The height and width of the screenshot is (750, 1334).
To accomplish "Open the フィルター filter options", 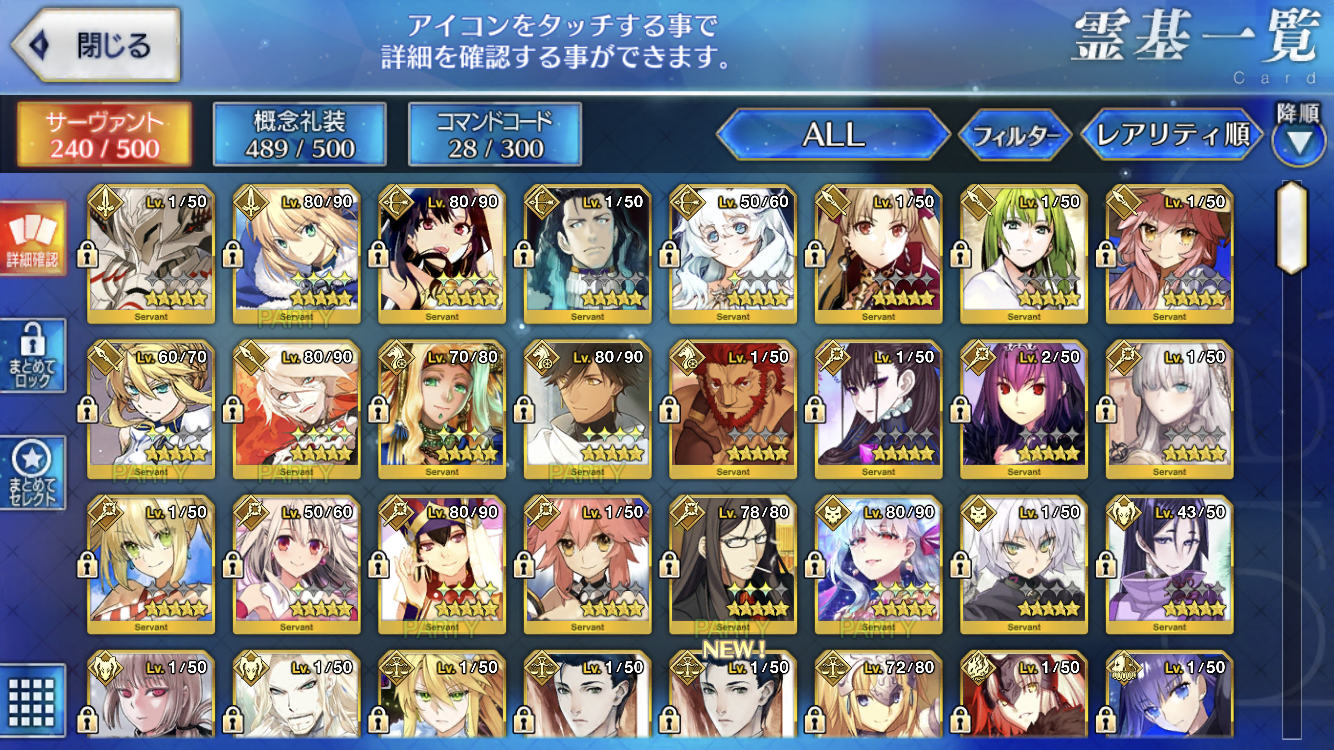I will (x=1015, y=136).
